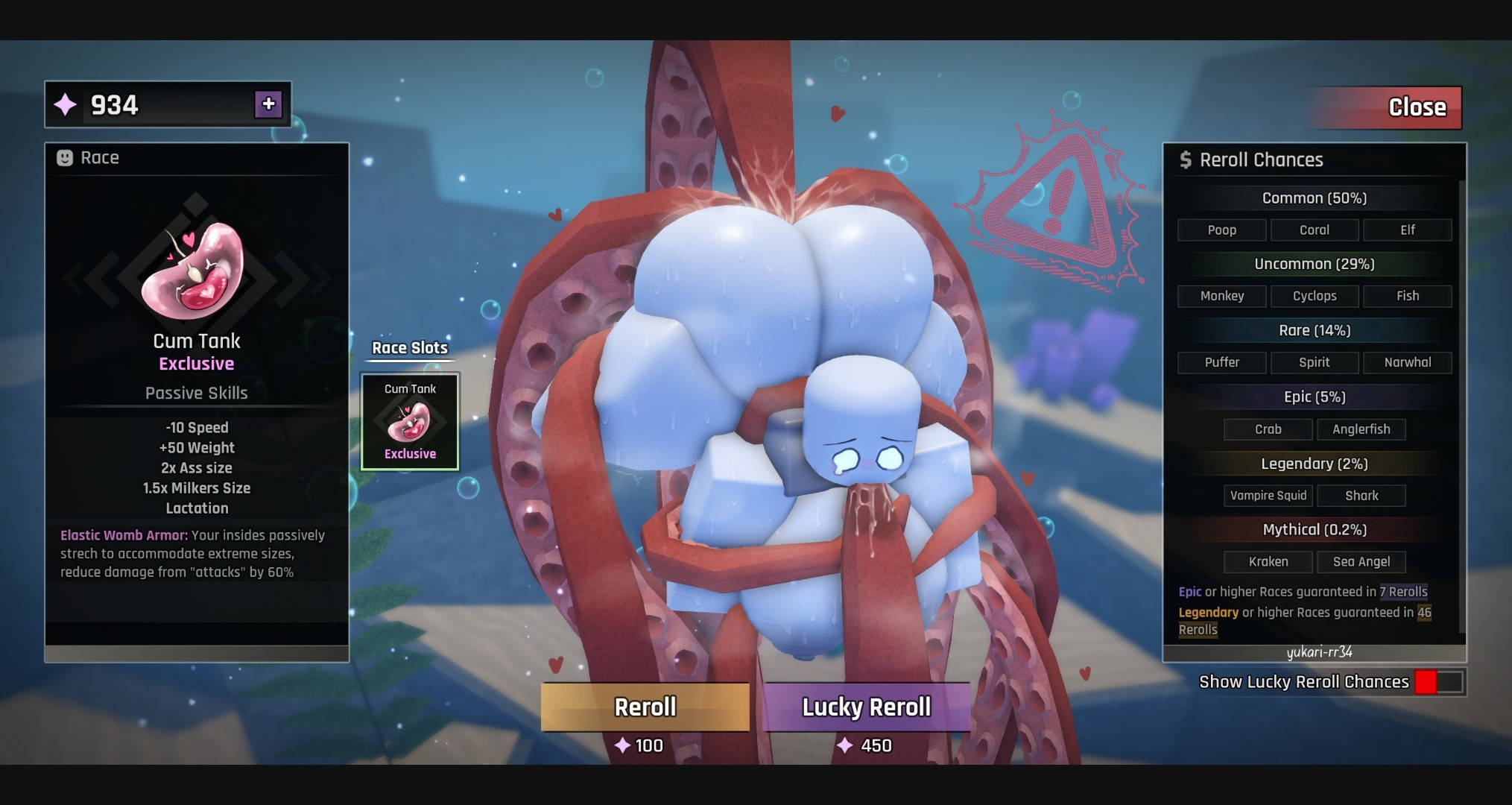Add more currency with the plus button
Viewport: 1512px width, 805px height.
268,104
